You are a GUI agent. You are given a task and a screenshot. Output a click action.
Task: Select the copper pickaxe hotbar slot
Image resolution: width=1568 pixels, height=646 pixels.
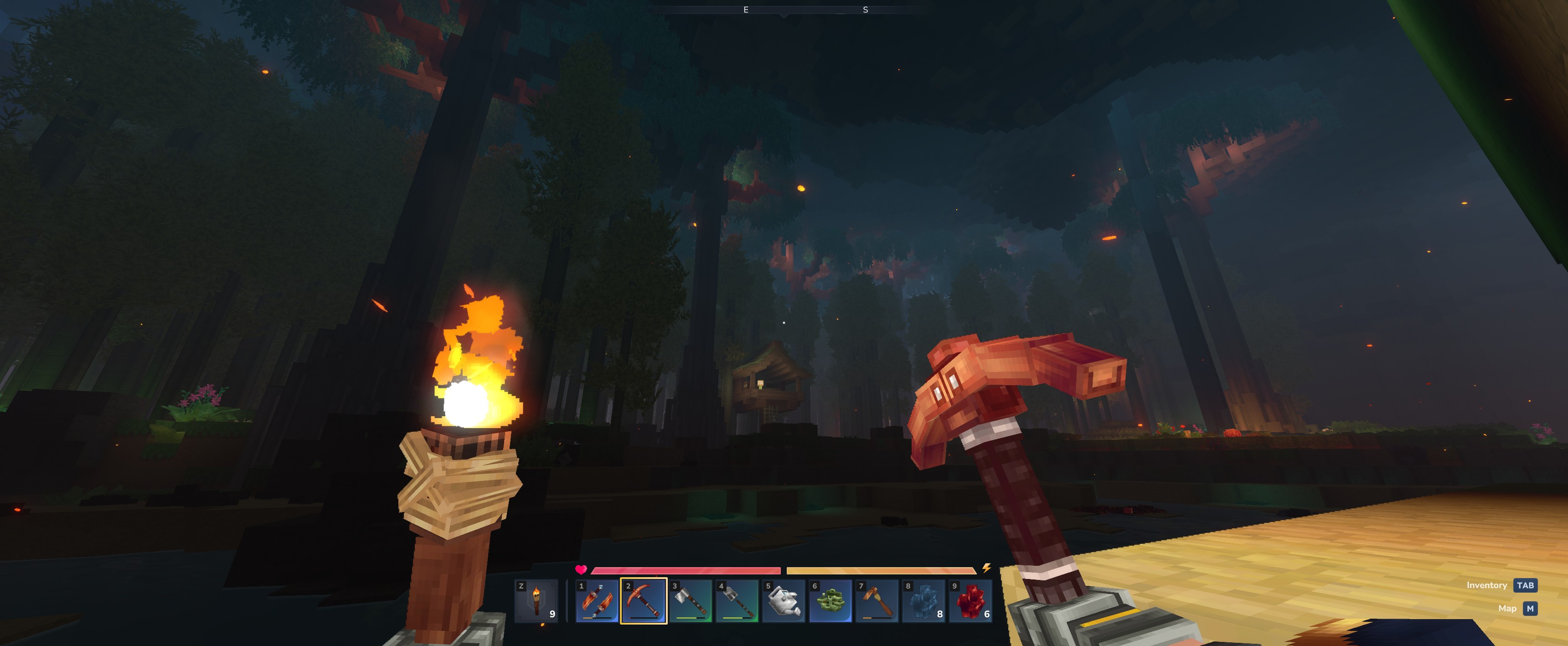pos(644,601)
